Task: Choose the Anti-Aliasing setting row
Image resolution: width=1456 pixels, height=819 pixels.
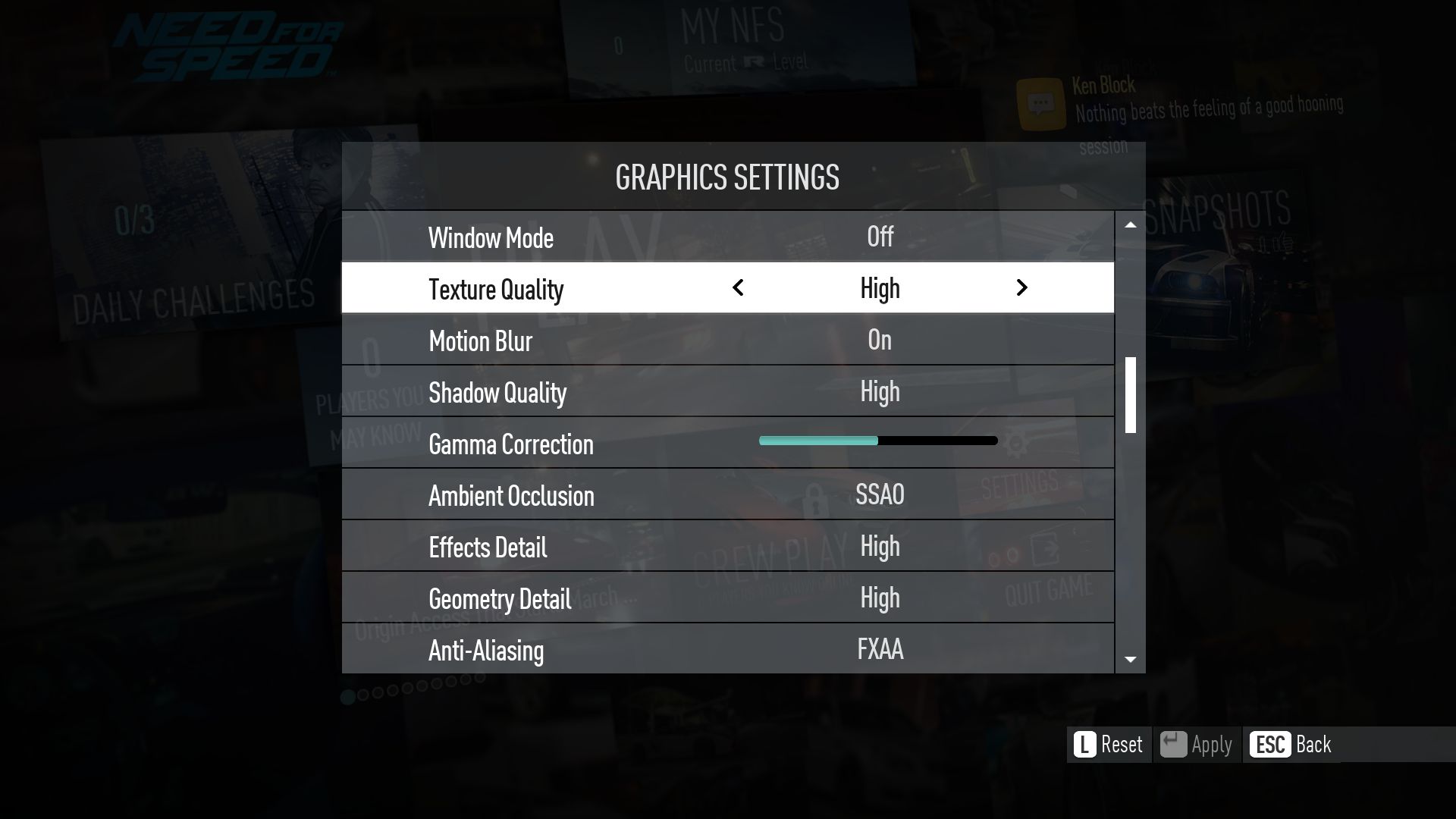Action: point(727,649)
